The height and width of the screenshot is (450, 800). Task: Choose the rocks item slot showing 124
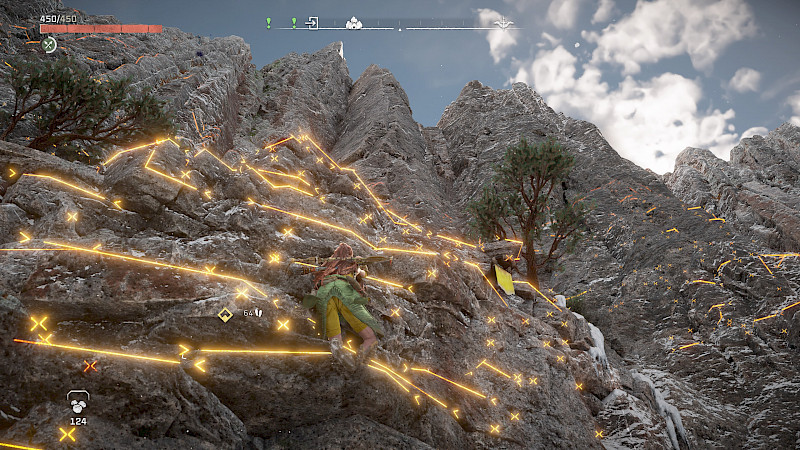click(x=77, y=402)
